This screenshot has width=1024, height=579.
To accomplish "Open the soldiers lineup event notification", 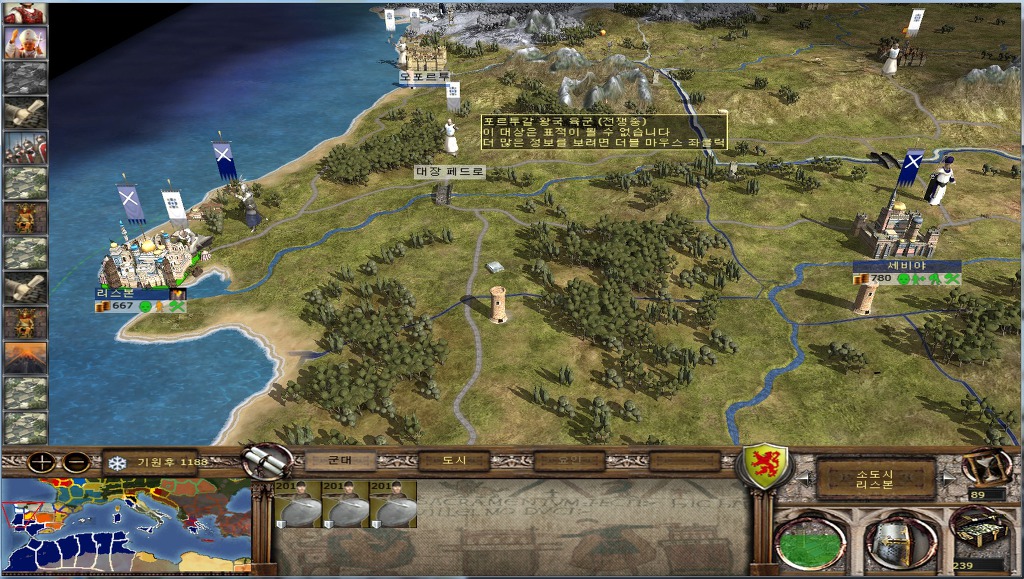I will [25, 147].
